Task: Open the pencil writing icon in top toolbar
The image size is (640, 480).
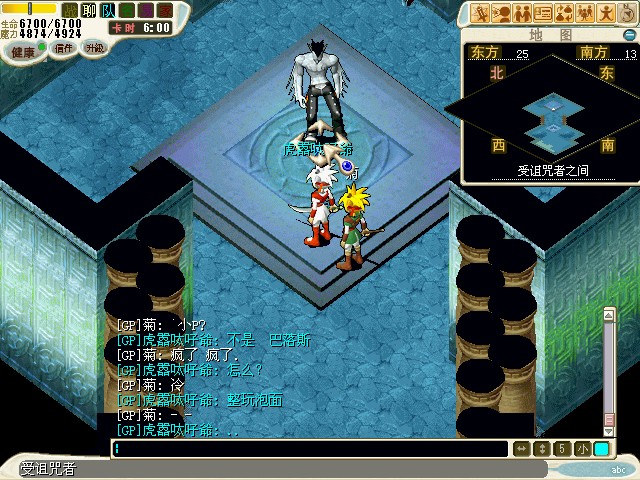Action: coord(480,14)
